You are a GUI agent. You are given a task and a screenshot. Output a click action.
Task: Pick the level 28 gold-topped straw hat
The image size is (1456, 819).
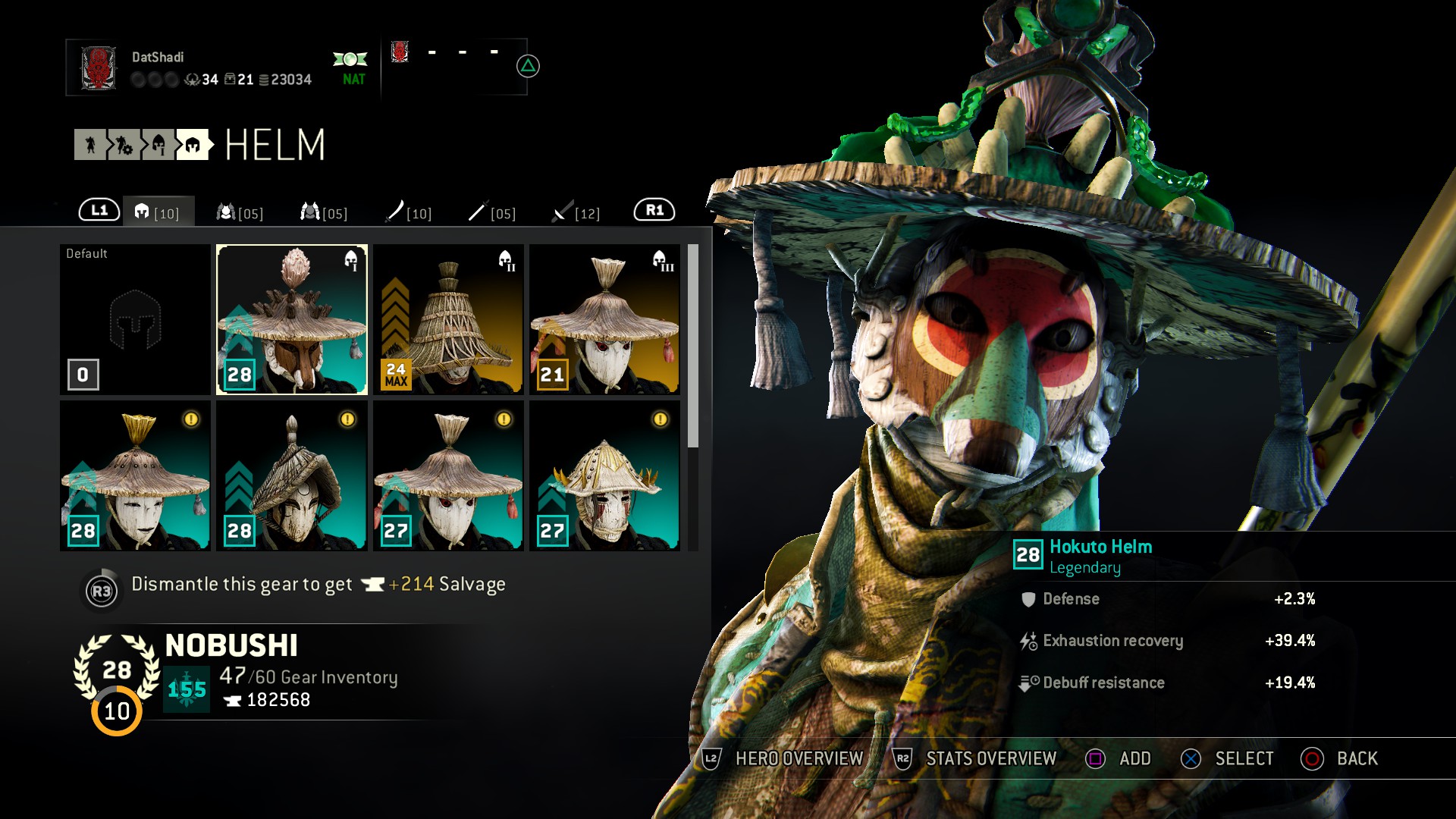click(x=135, y=475)
